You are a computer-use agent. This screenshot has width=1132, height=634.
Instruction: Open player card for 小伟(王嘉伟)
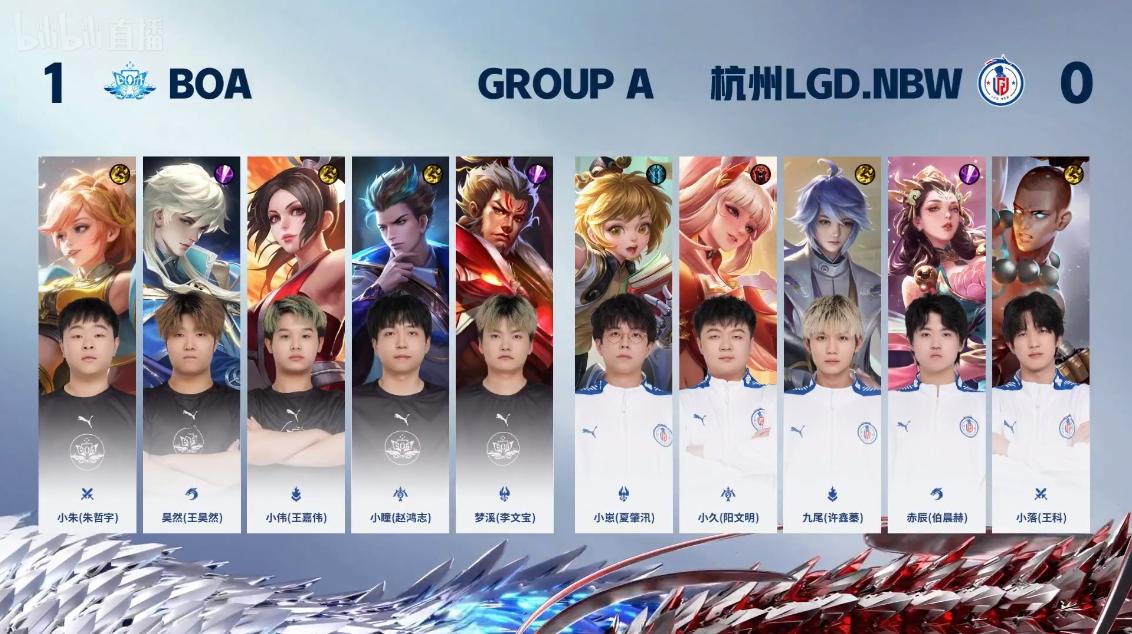point(295,344)
